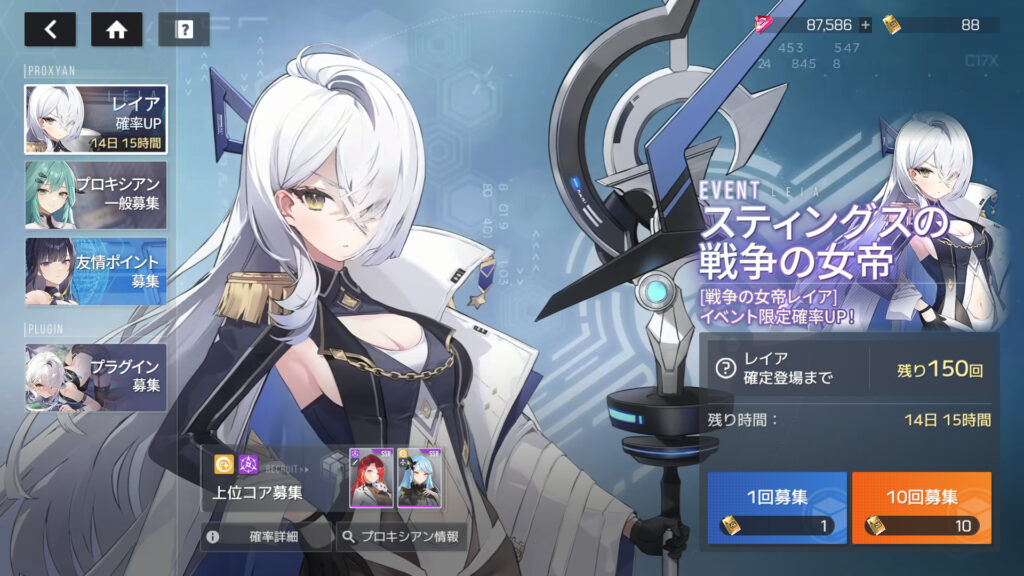1024x576 pixels.
Task: Choose the プラグイン募集 banner
Action: click(x=96, y=377)
